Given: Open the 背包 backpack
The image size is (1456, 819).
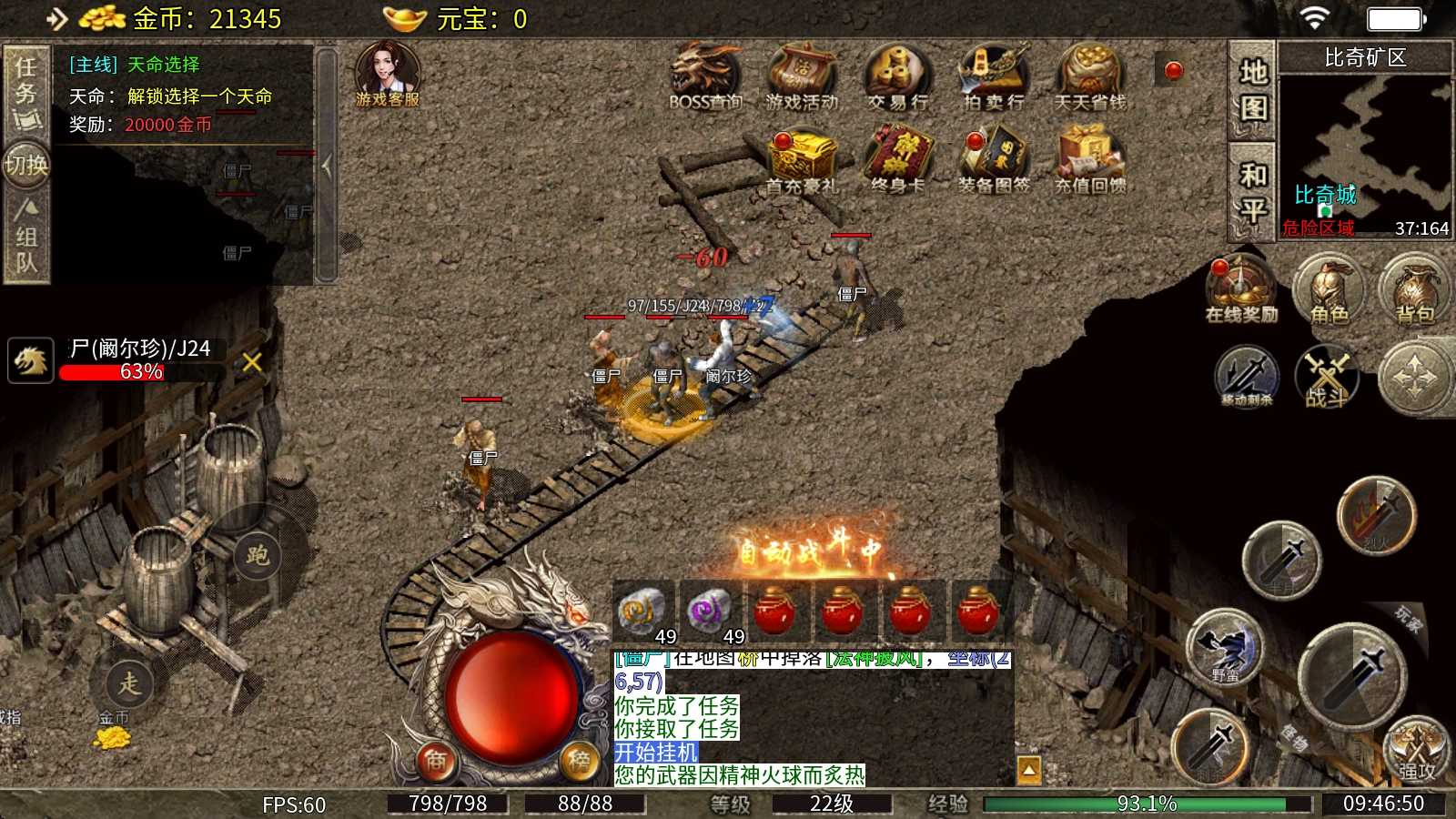Looking at the screenshot, I should point(1415,289).
